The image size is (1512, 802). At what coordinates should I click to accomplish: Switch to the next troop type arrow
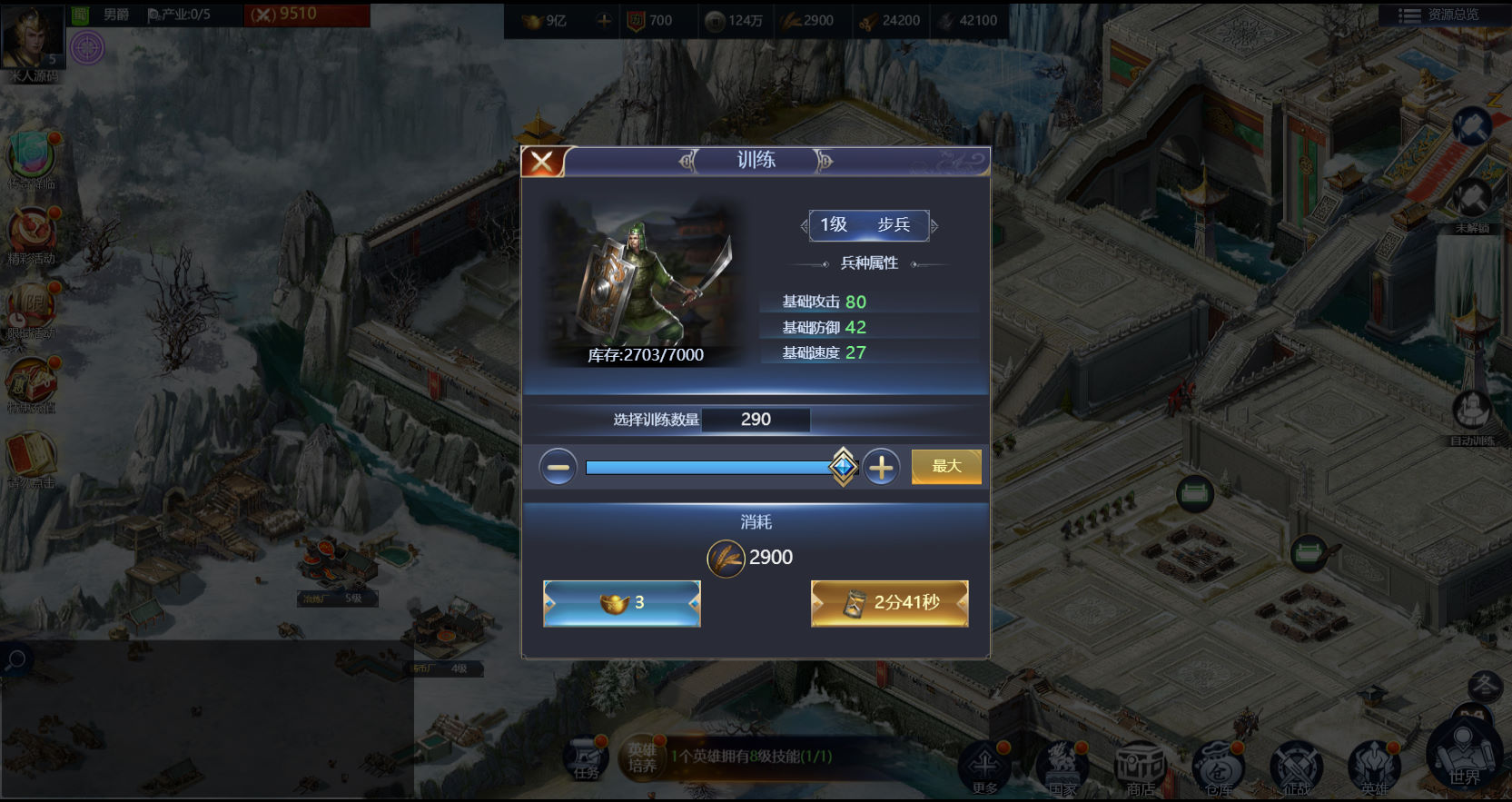point(934,225)
